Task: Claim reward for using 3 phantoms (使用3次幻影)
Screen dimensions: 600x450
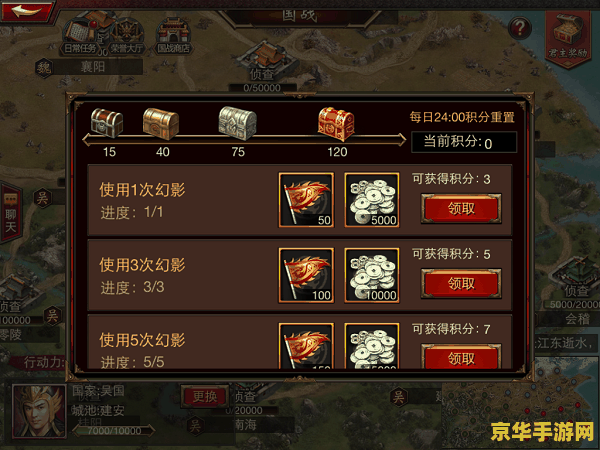Action: [447, 283]
